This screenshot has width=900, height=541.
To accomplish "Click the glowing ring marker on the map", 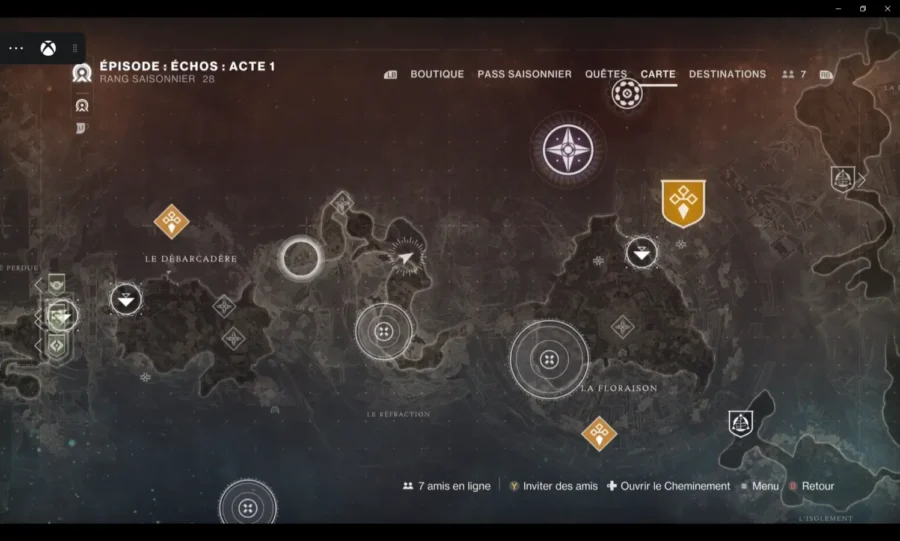I will coord(300,258).
